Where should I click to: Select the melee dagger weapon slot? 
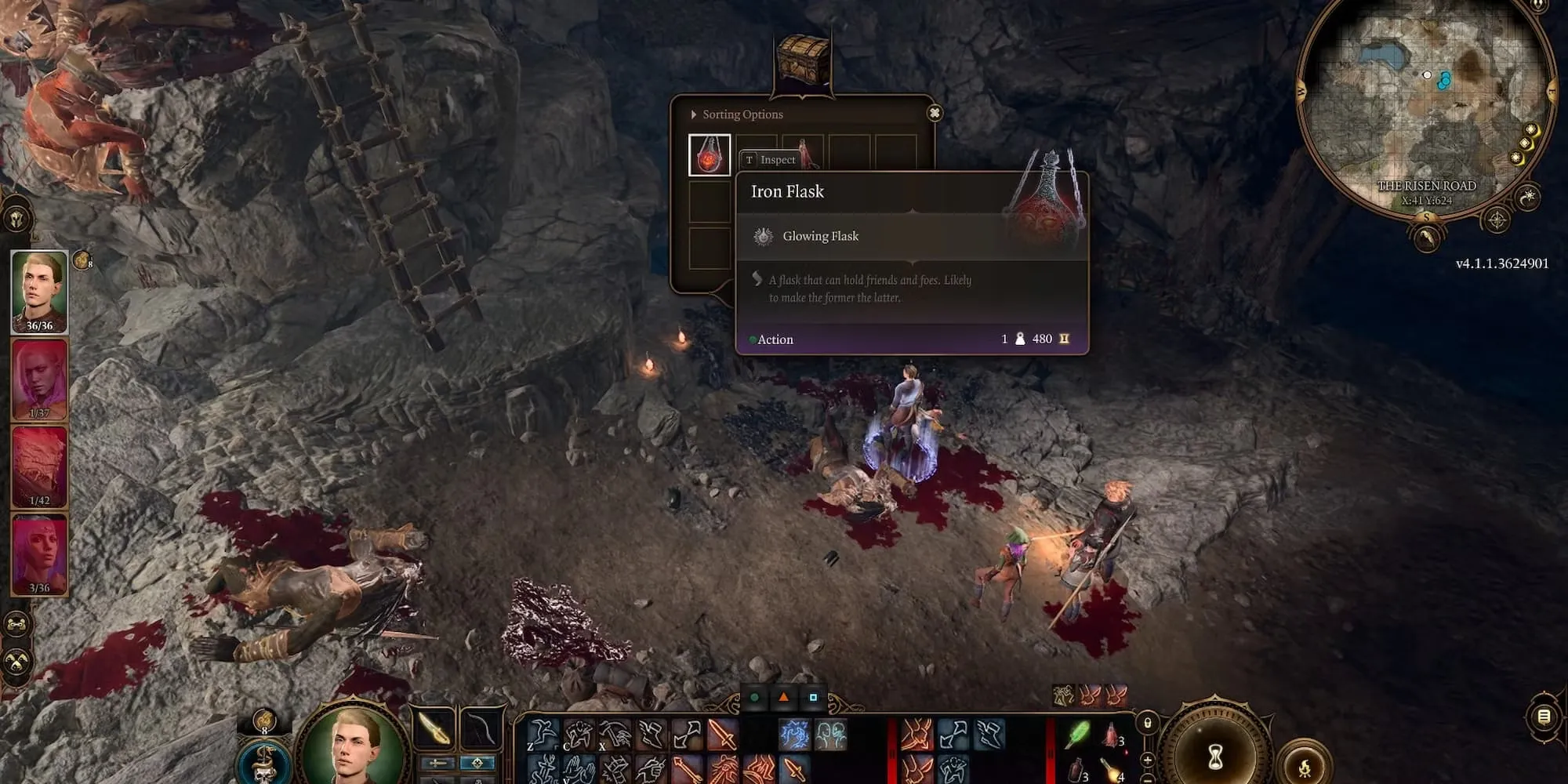tap(434, 728)
